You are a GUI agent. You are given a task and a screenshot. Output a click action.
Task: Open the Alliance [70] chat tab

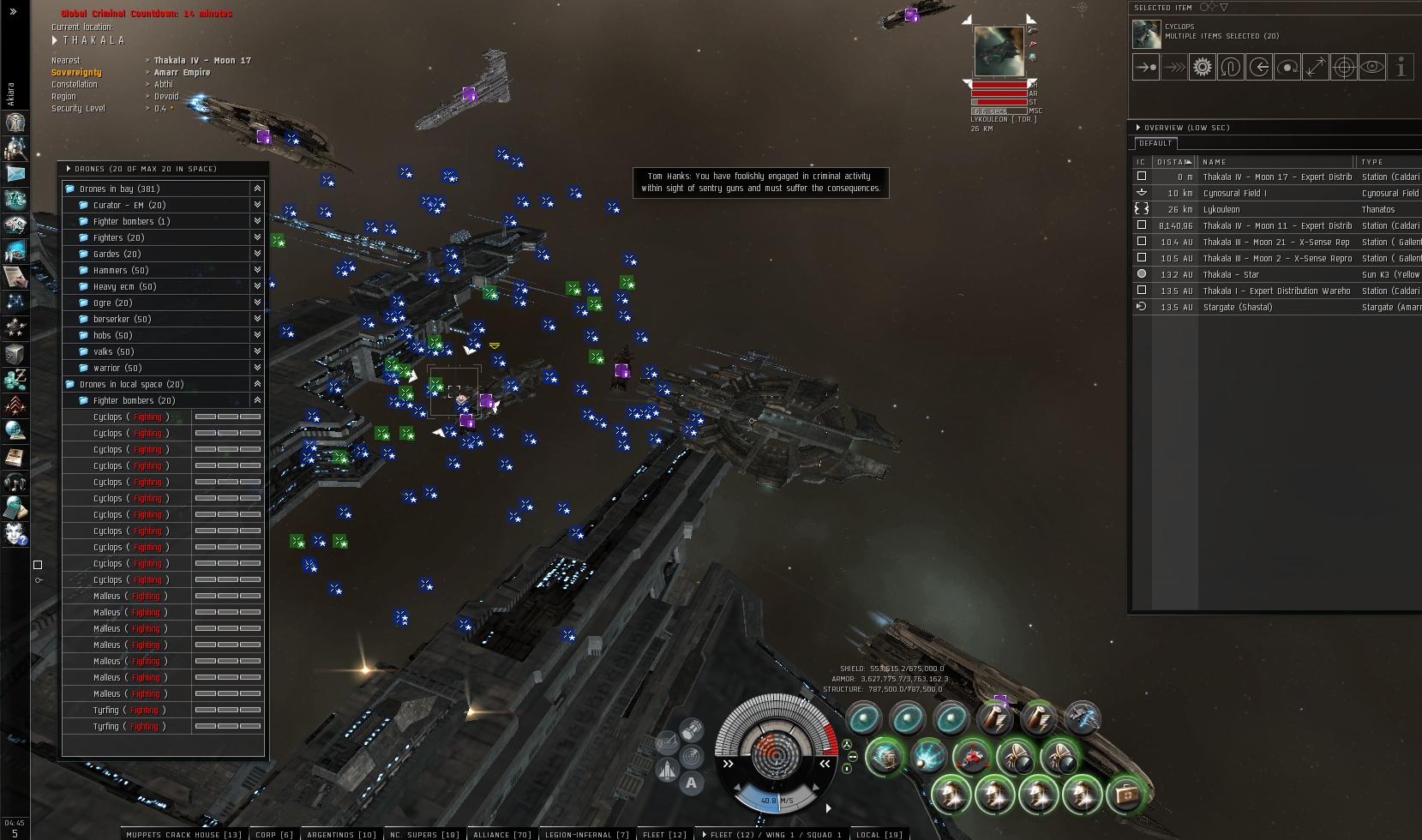pos(502,834)
